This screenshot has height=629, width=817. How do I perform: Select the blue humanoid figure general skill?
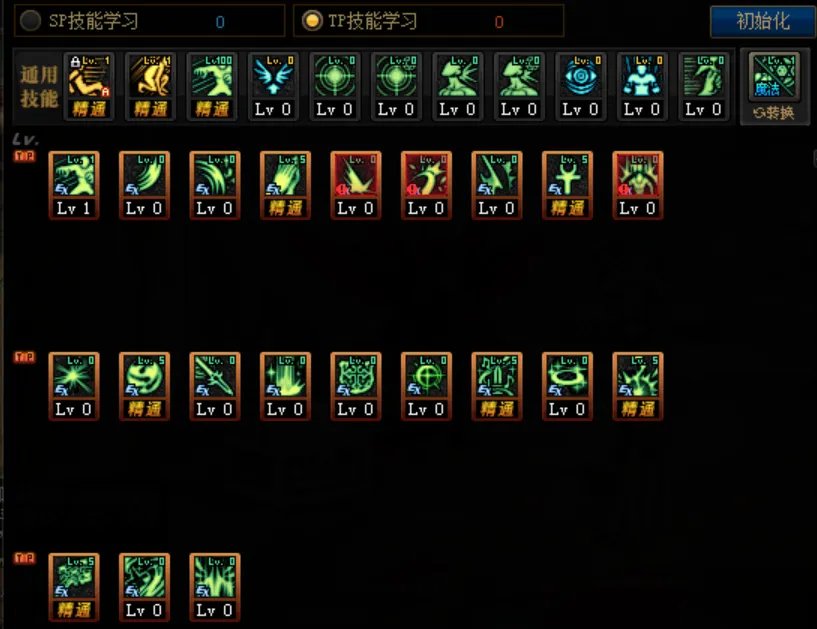pos(642,78)
